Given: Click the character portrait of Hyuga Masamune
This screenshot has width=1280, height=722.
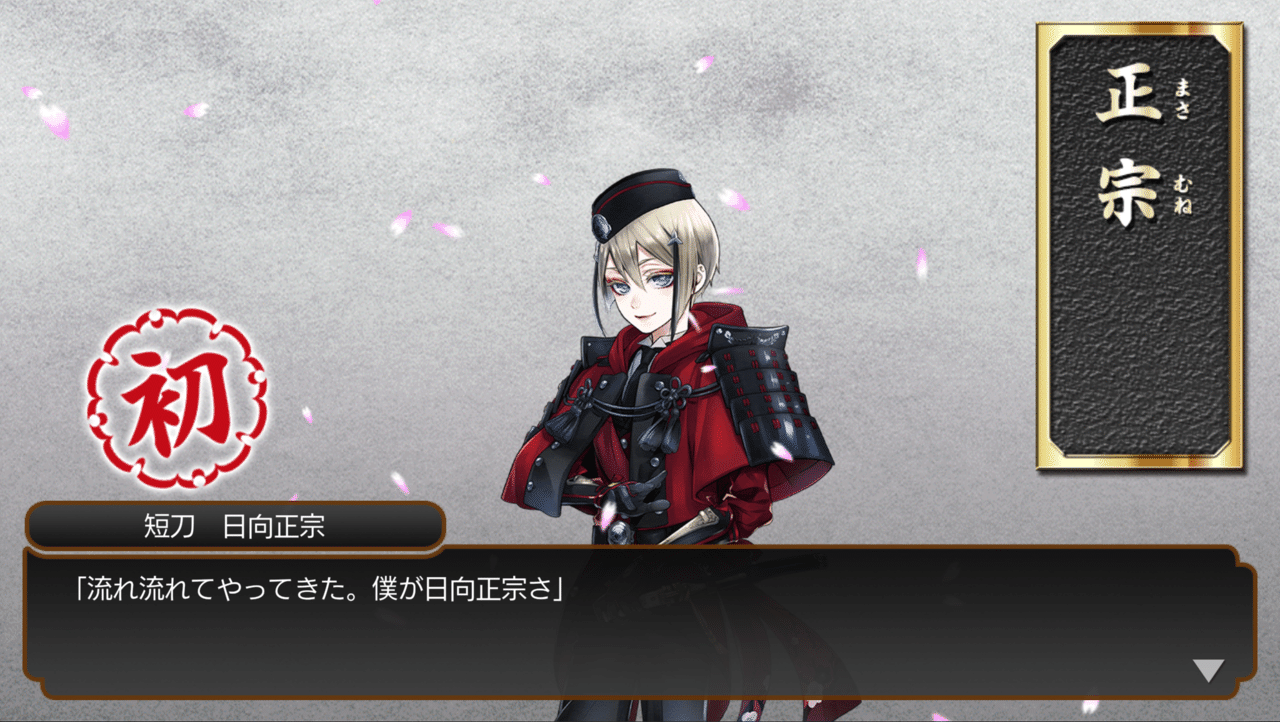Looking at the screenshot, I should 650,350.
